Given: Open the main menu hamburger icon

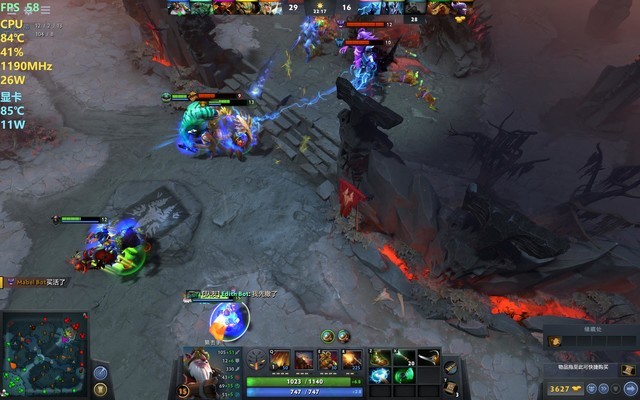Looking at the screenshot, I should [45, 9].
